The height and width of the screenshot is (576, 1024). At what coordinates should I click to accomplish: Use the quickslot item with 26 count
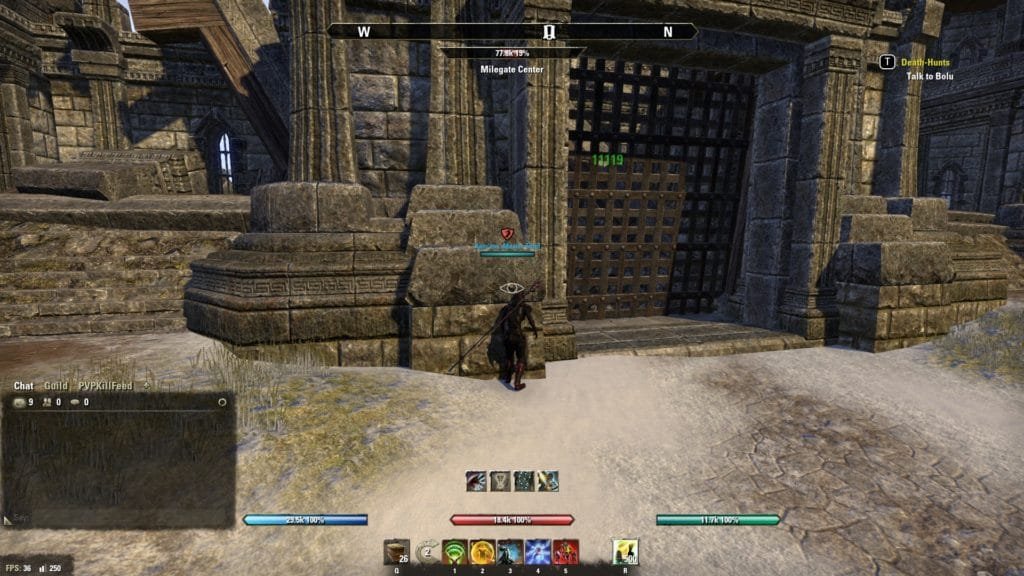click(396, 552)
